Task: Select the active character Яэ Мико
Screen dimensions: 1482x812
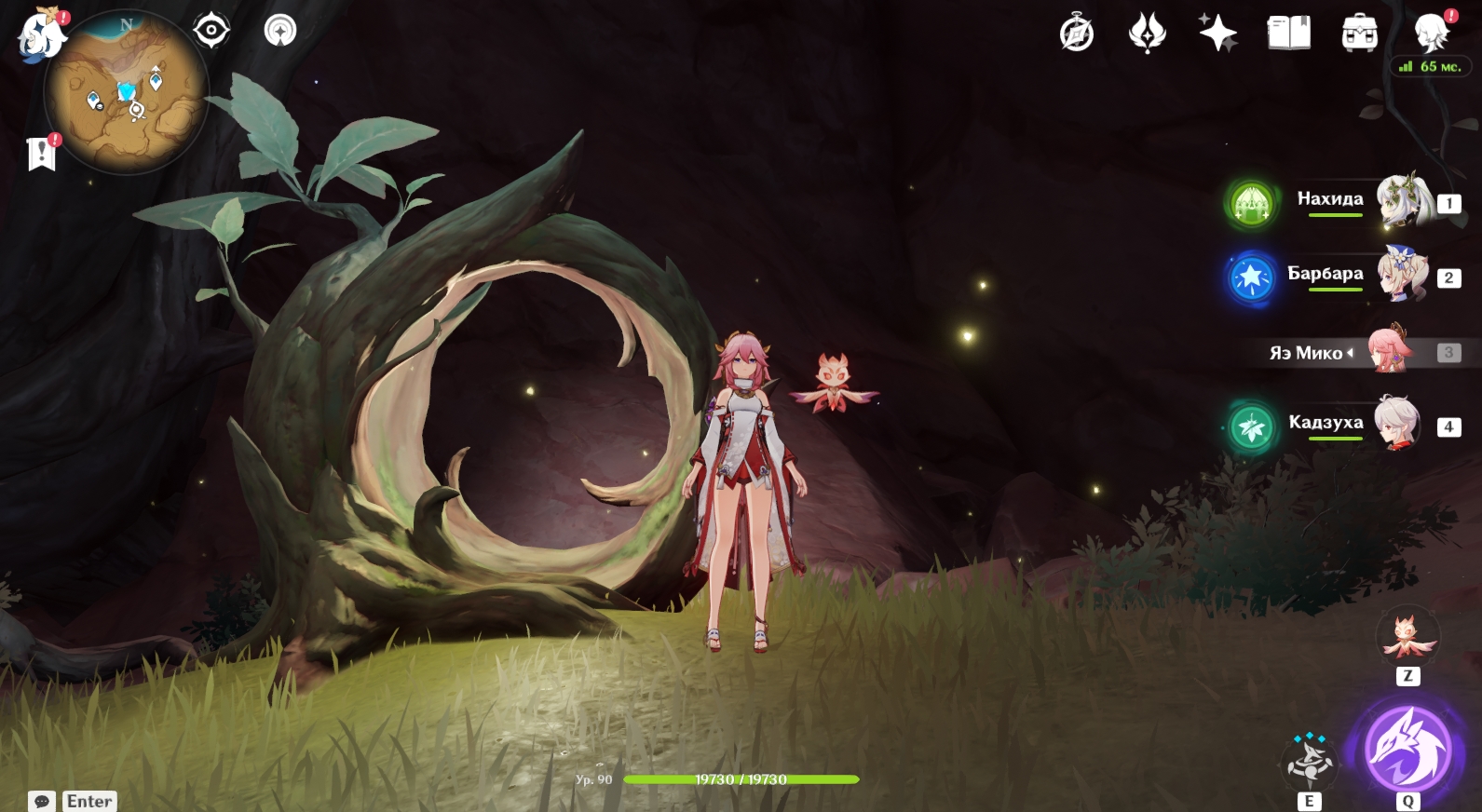Action: (1390, 351)
